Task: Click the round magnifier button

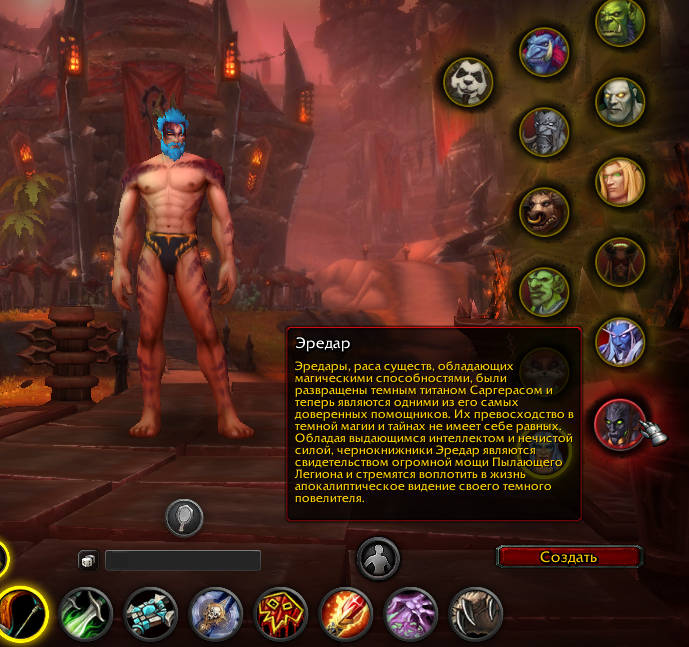Action: pyautogui.click(x=185, y=517)
